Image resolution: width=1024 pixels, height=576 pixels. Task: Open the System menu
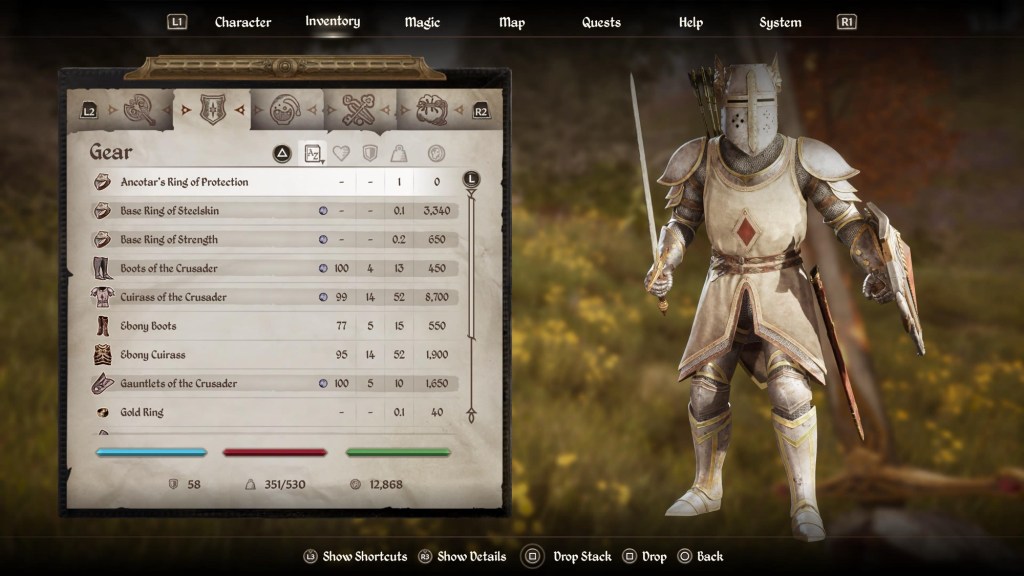pyautogui.click(x=780, y=22)
